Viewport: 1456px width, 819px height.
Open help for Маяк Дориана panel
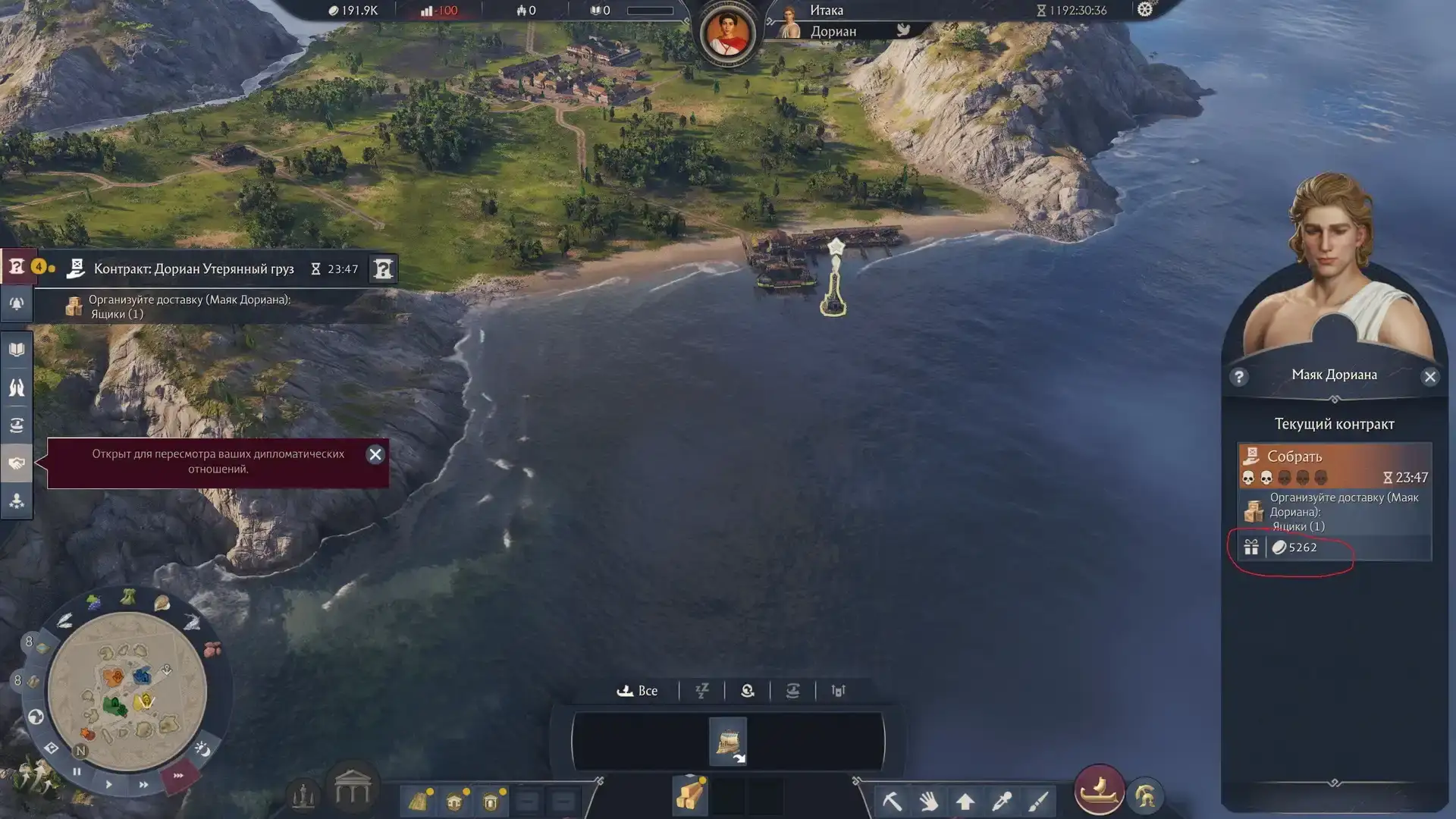click(x=1239, y=377)
